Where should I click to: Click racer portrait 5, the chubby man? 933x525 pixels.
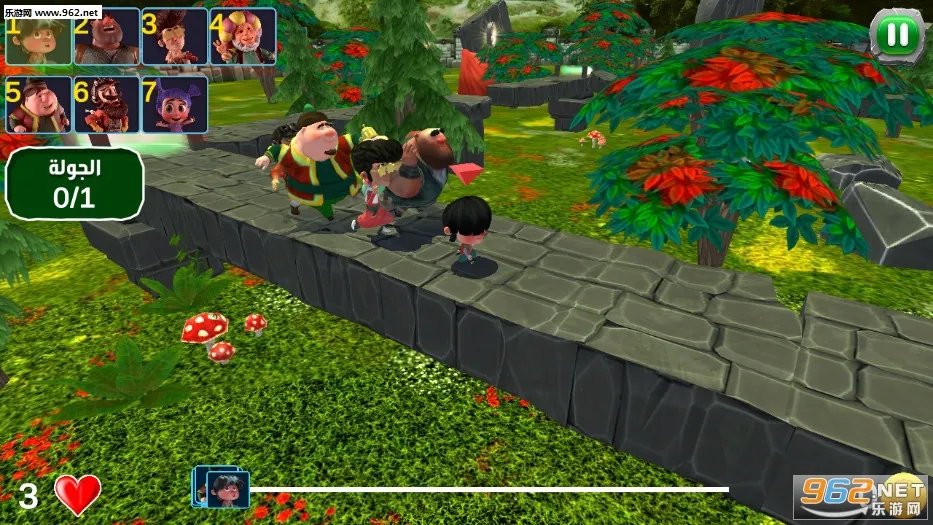tap(38, 105)
